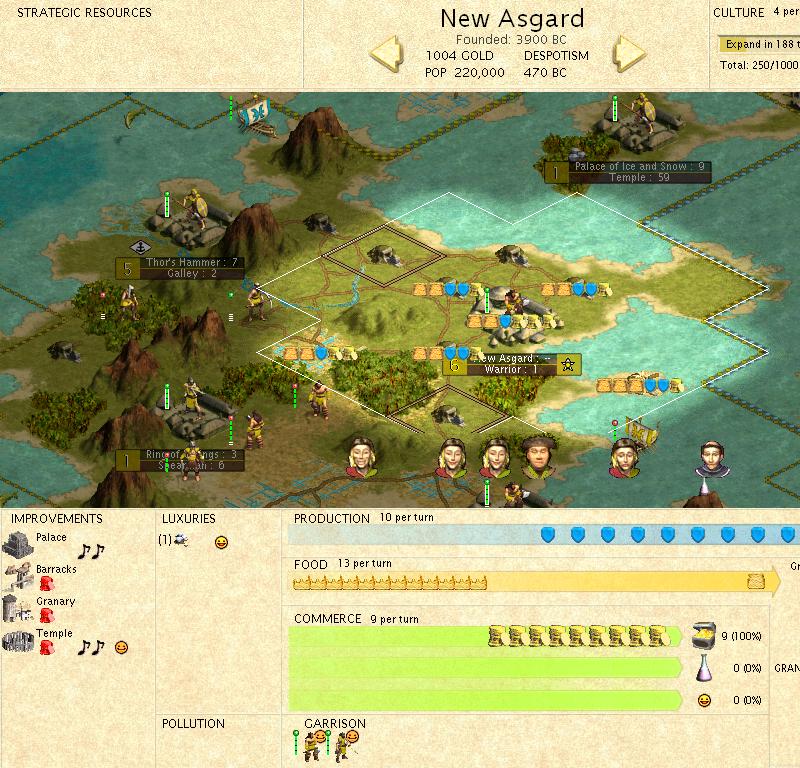800x768 pixels.
Task: Click the gold treasury chest icon in Commerce
Action: click(701, 635)
